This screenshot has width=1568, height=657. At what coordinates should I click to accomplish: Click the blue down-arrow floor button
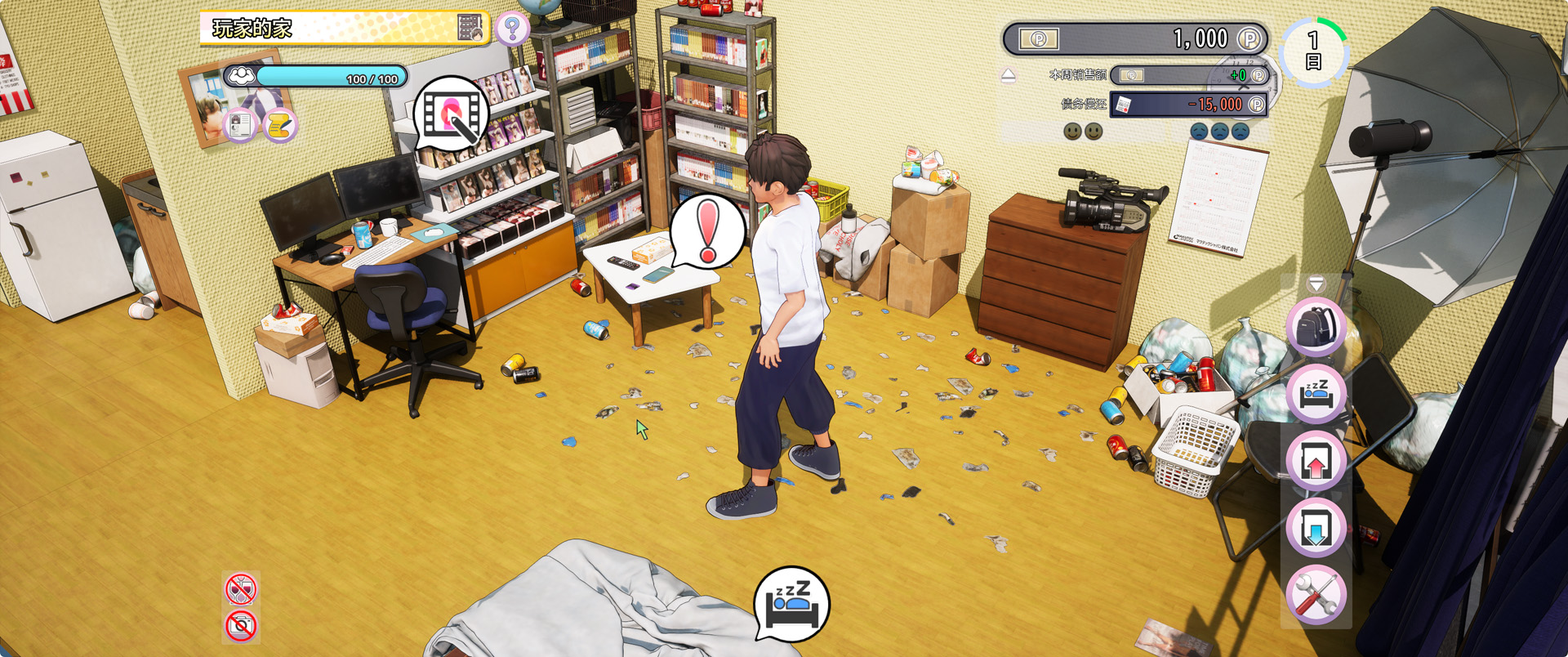point(1315,528)
